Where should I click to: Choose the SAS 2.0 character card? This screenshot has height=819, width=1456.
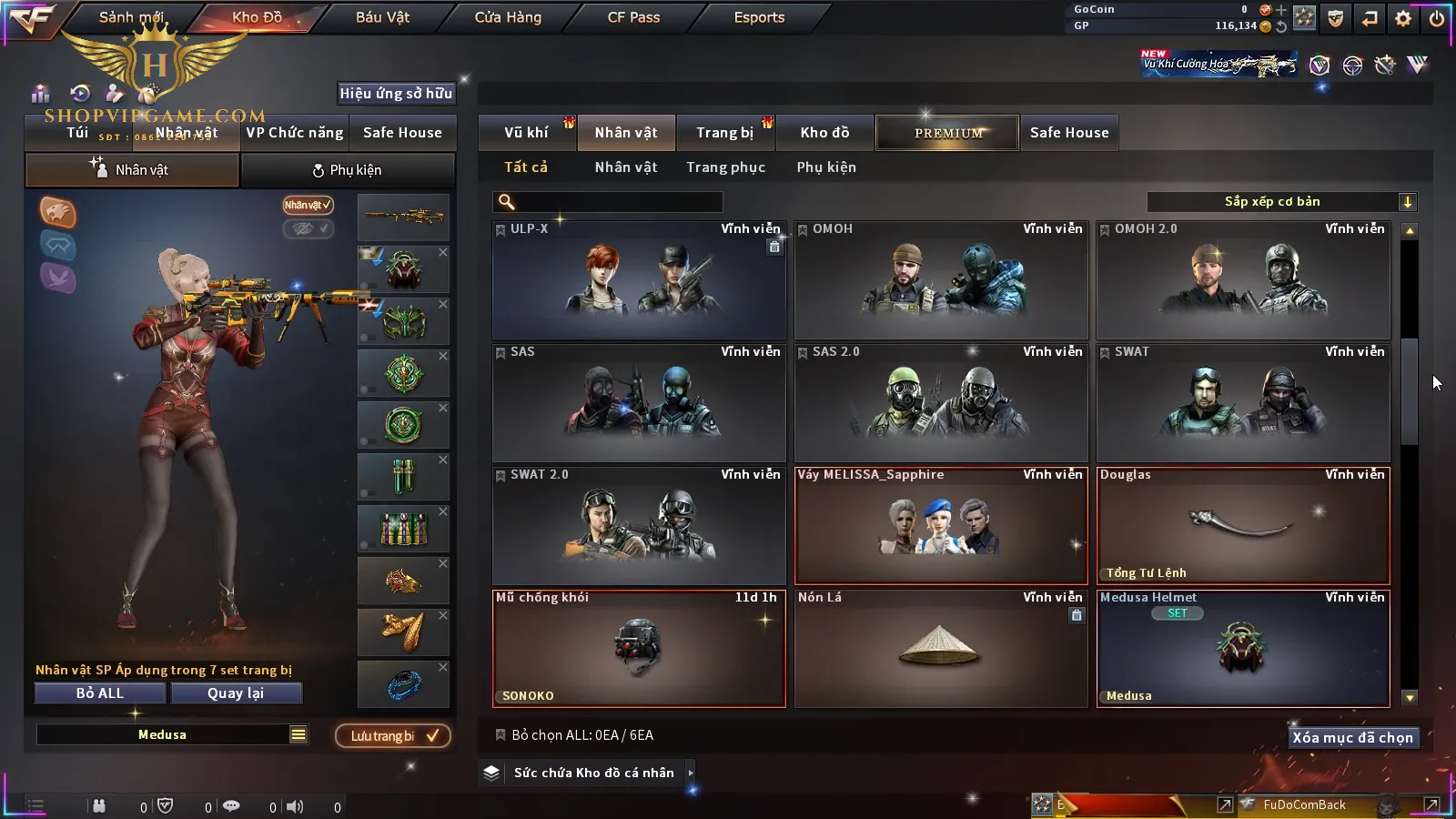tap(941, 403)
